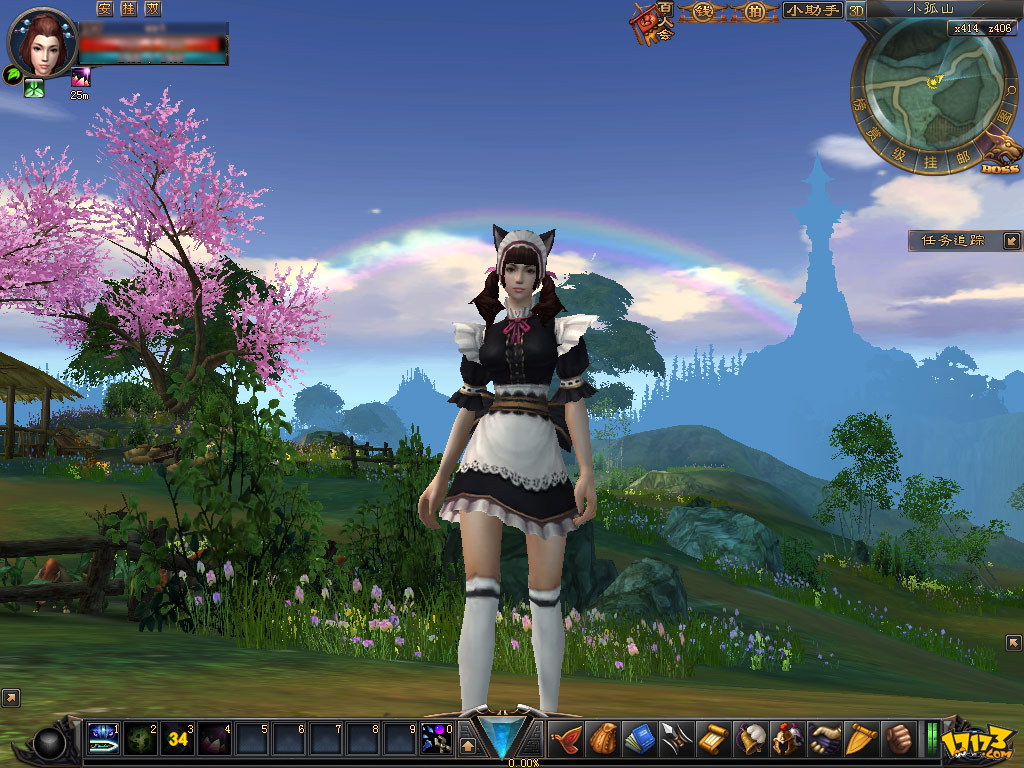This screenshot has width=1024, height=768.
Task: Open the 小助手 helper menu
Action: click(811, 11)
